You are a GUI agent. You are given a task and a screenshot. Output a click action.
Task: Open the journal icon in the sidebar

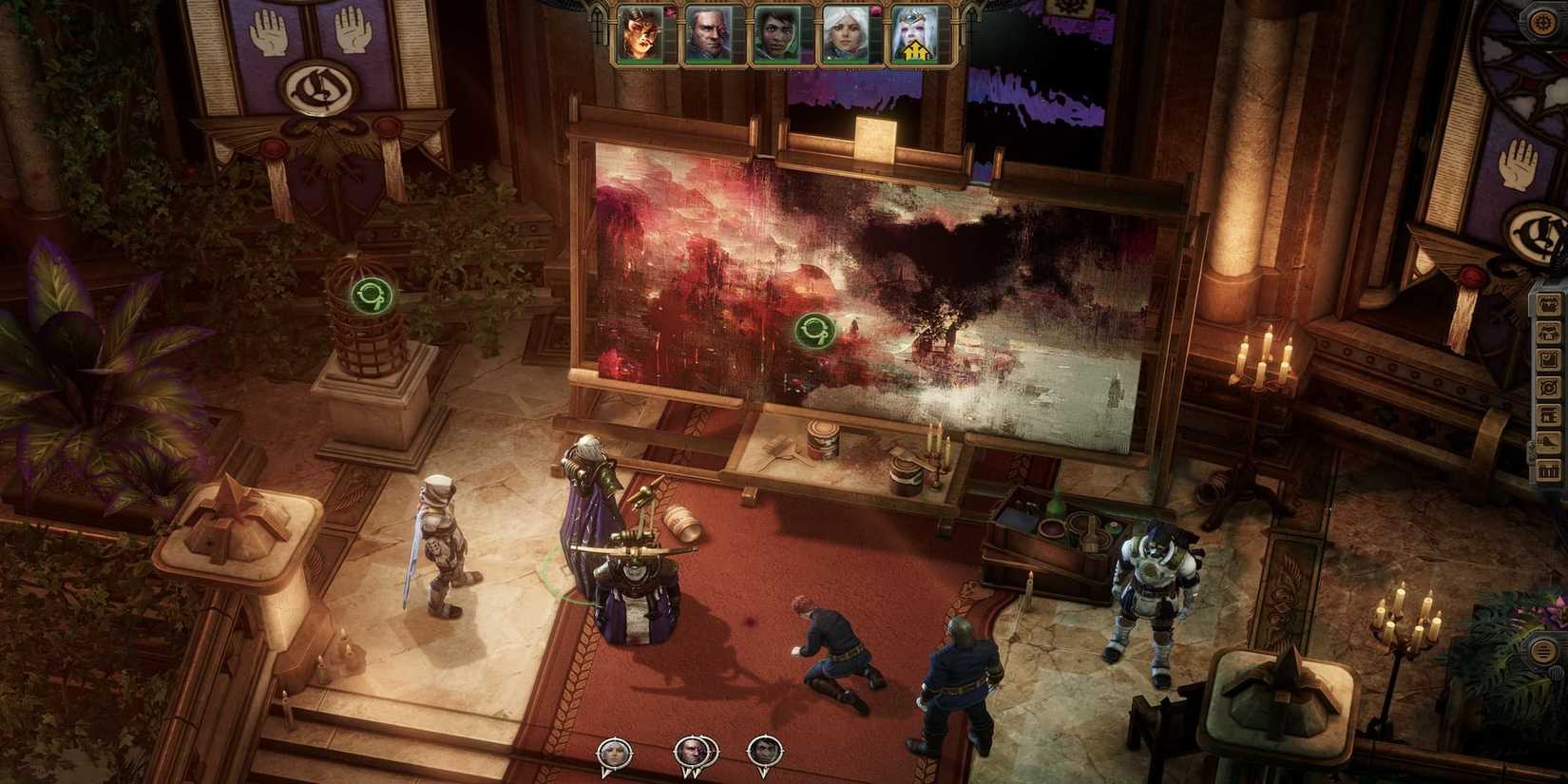click(x=1549, y=357)
